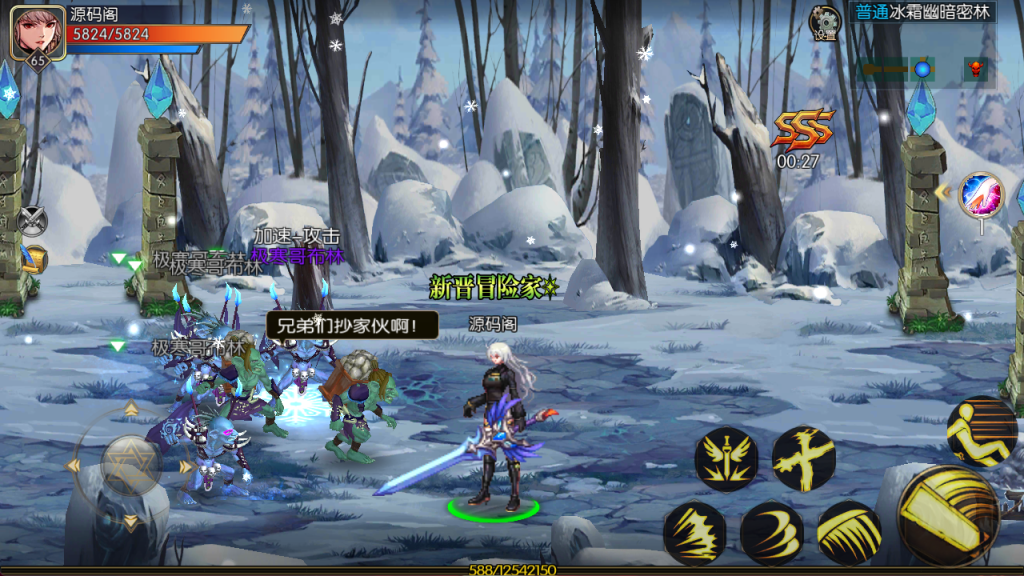The image size is (1024, 576).
Task: Use the blue-red swirl consumable item
Action: coord(981,195)
